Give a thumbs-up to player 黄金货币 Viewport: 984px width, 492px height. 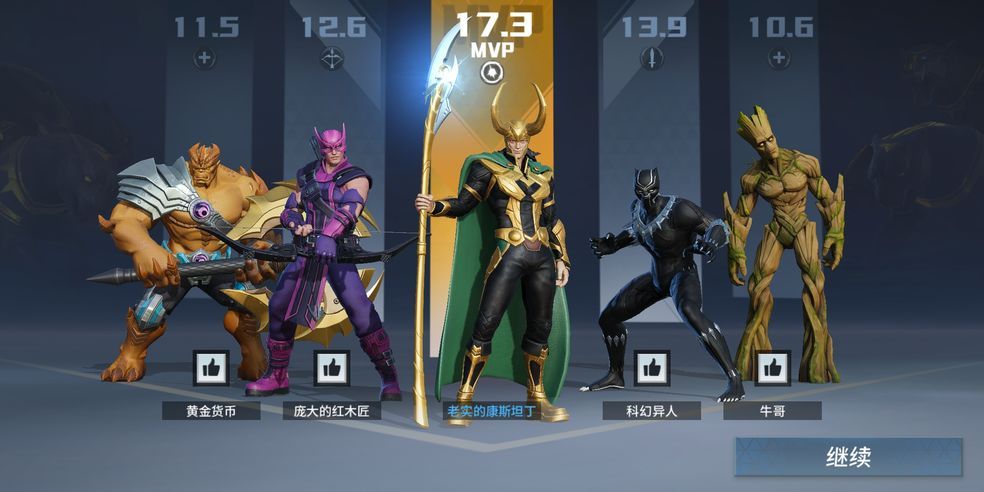tap(211, 368)
